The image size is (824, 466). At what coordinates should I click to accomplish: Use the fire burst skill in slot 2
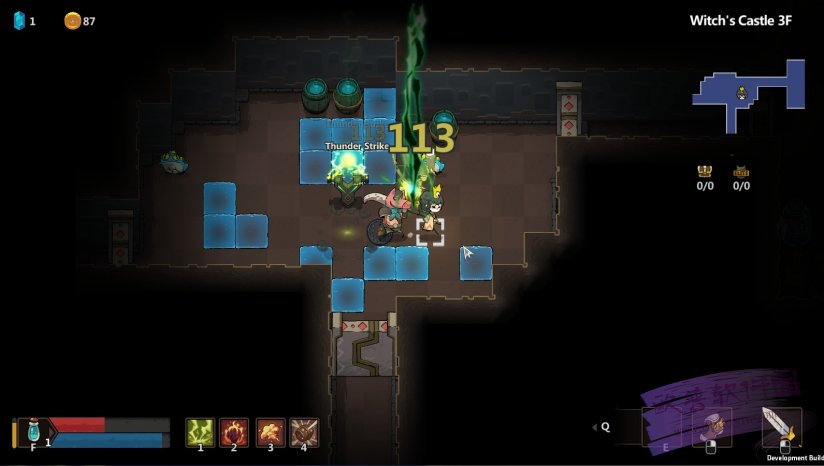click(x=234, y=431)
